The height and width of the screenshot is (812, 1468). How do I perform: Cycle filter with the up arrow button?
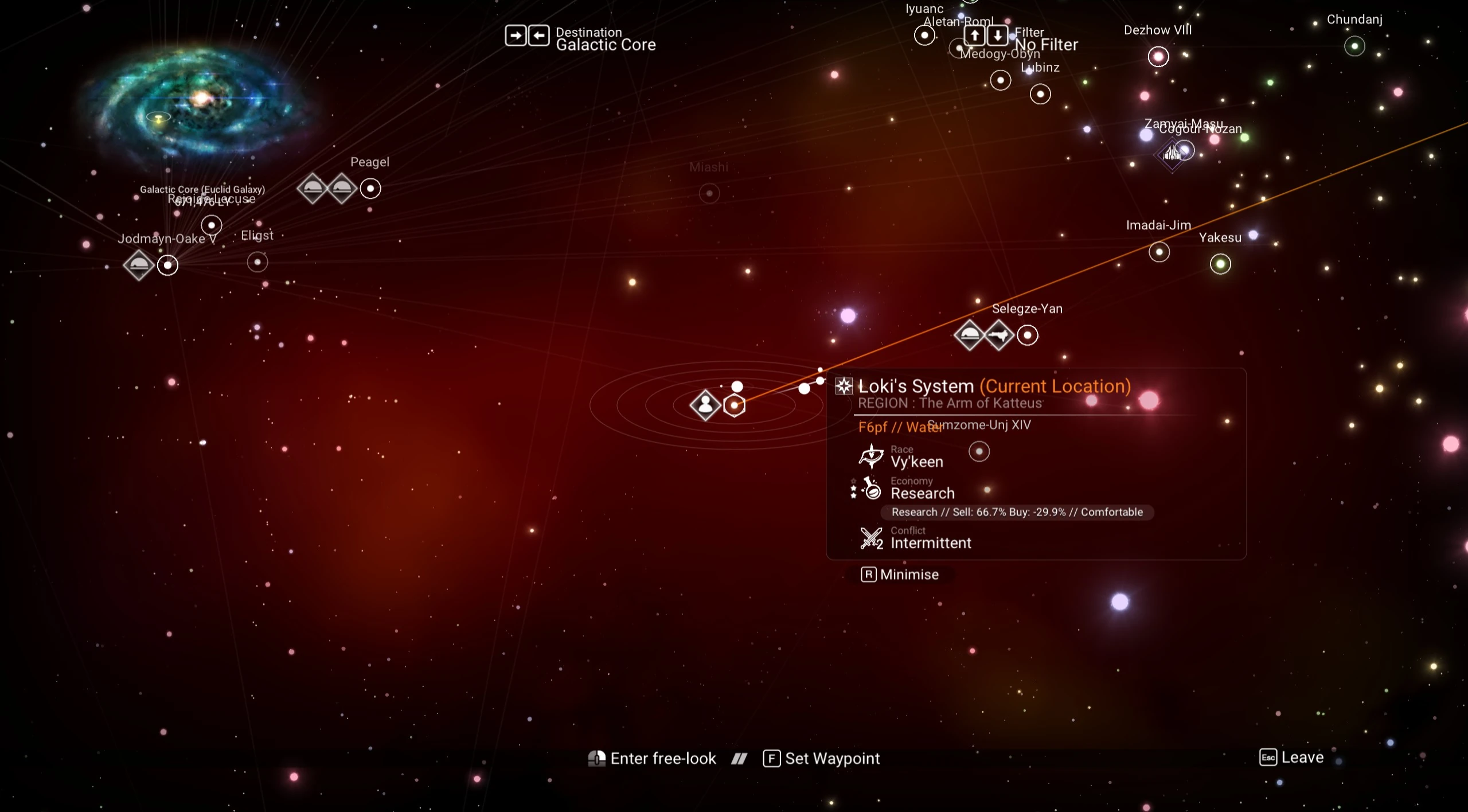point(975,36)
